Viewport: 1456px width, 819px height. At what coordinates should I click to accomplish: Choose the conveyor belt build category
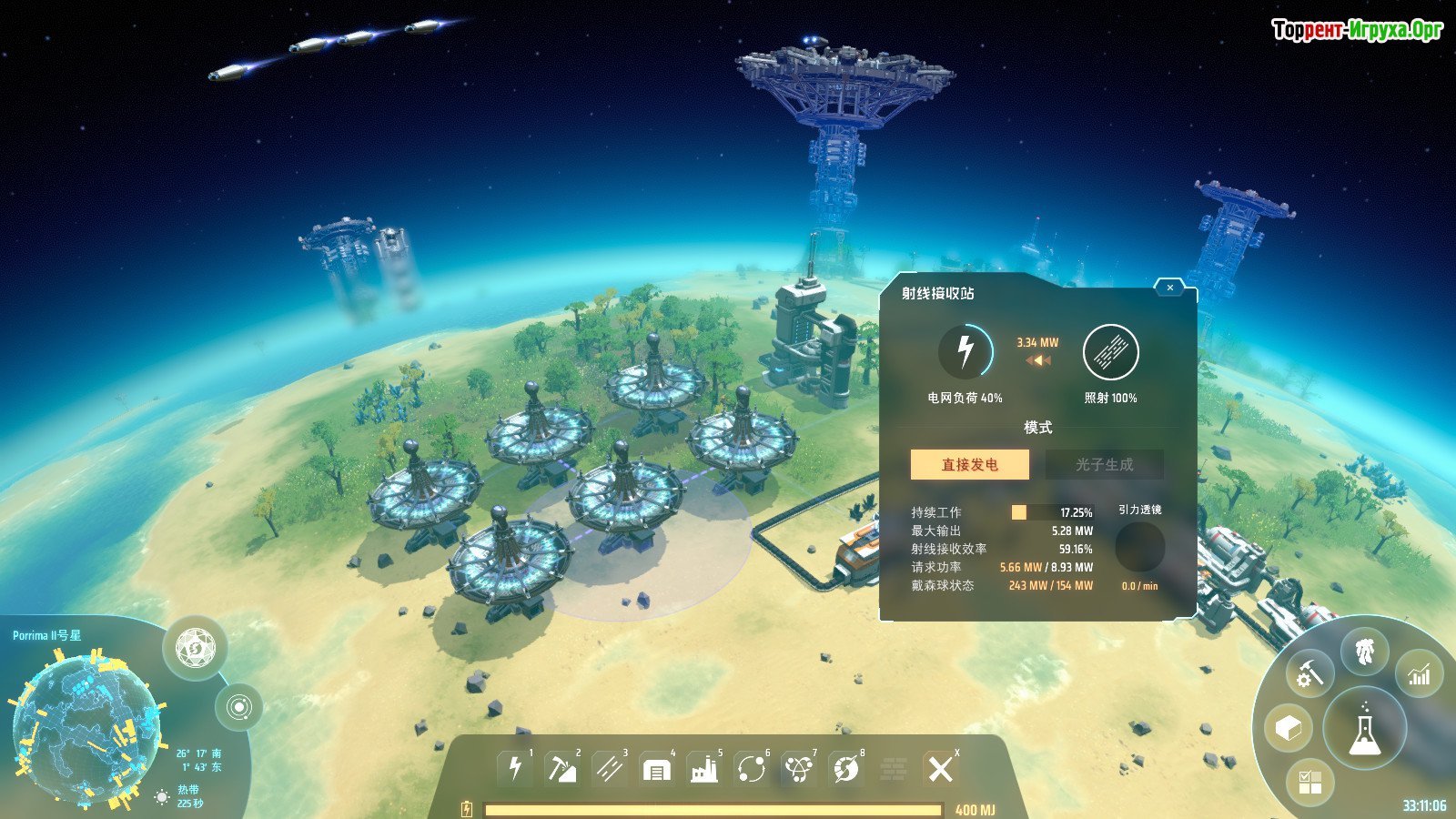pos(609,769)
